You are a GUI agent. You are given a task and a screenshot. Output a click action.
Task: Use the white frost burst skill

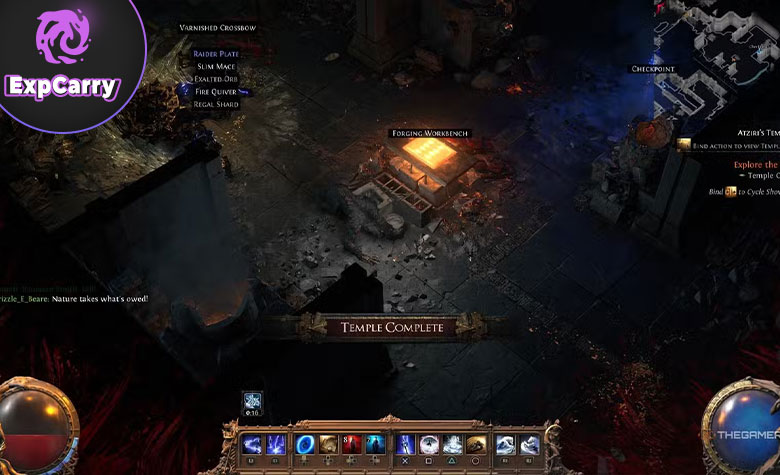453,445
